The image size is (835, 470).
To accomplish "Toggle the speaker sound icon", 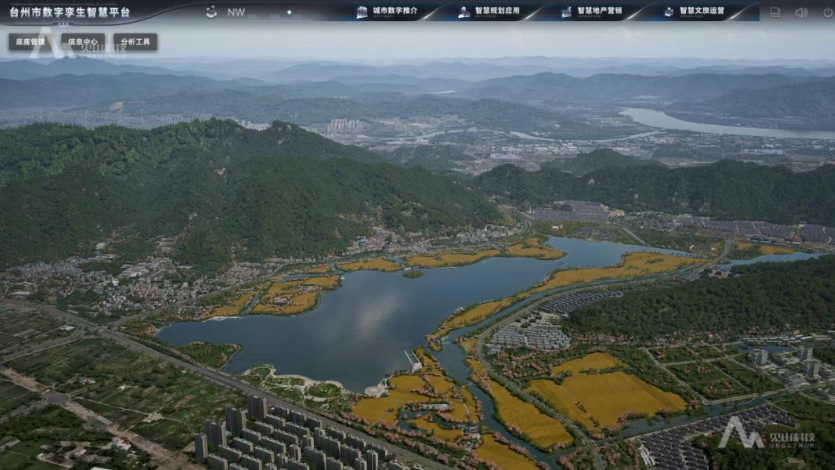I will click(801, 12).
